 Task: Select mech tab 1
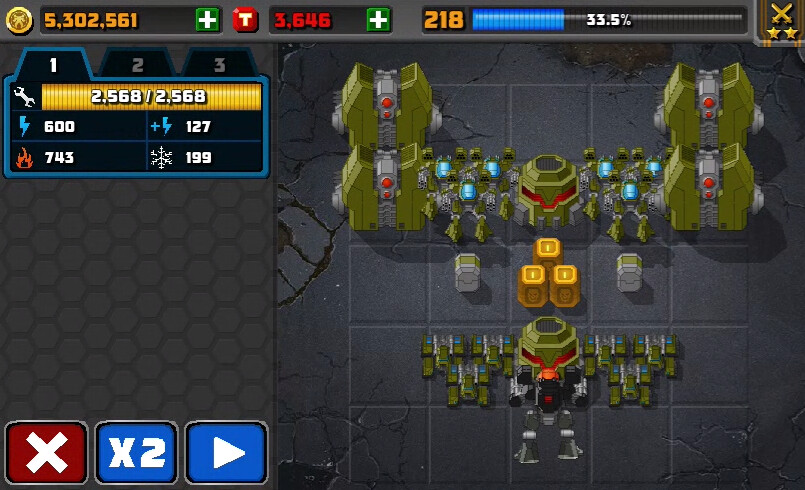53,65
